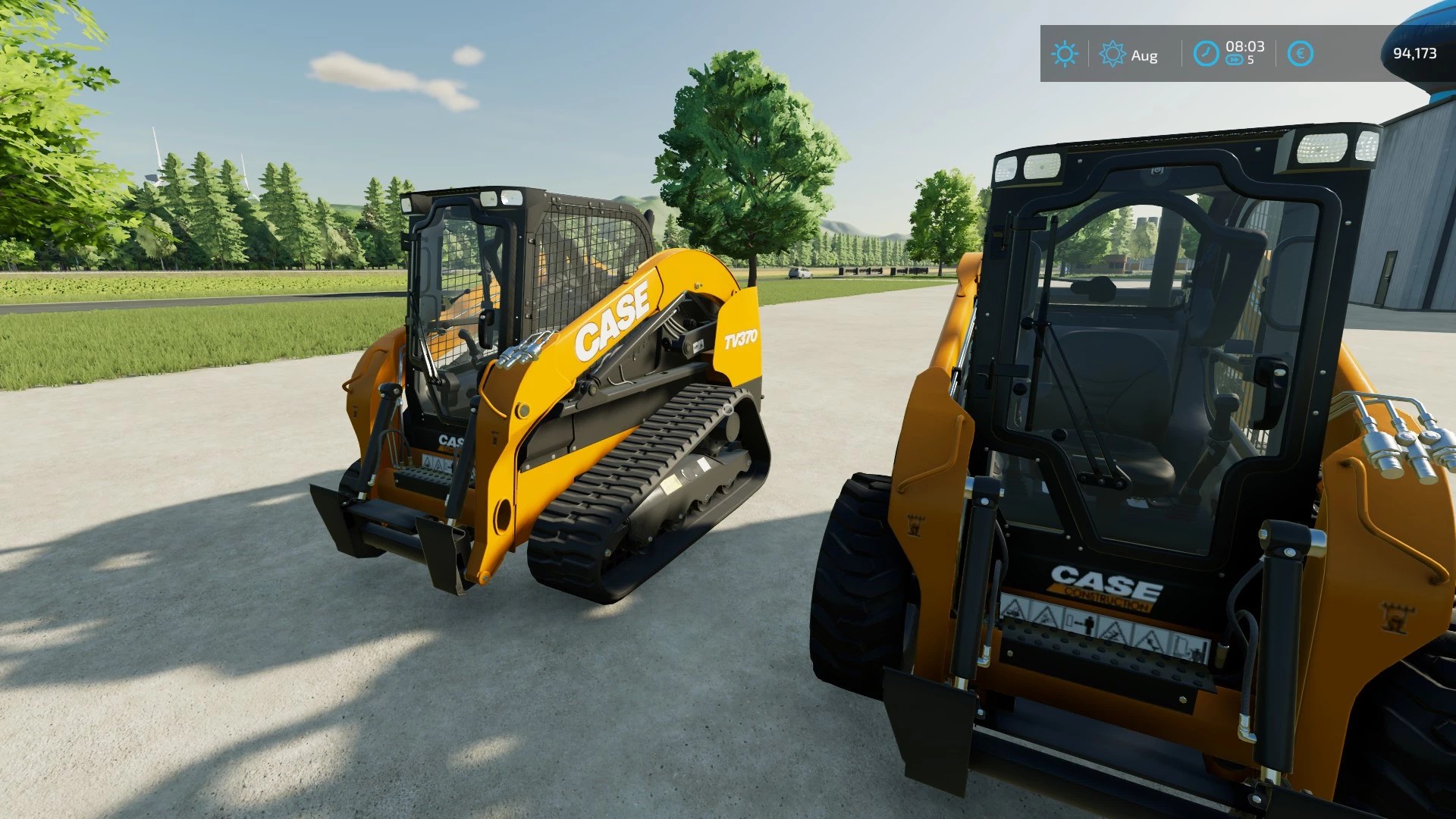
Task: Click the parked car in the distance
Action: [x=802, y=271]
